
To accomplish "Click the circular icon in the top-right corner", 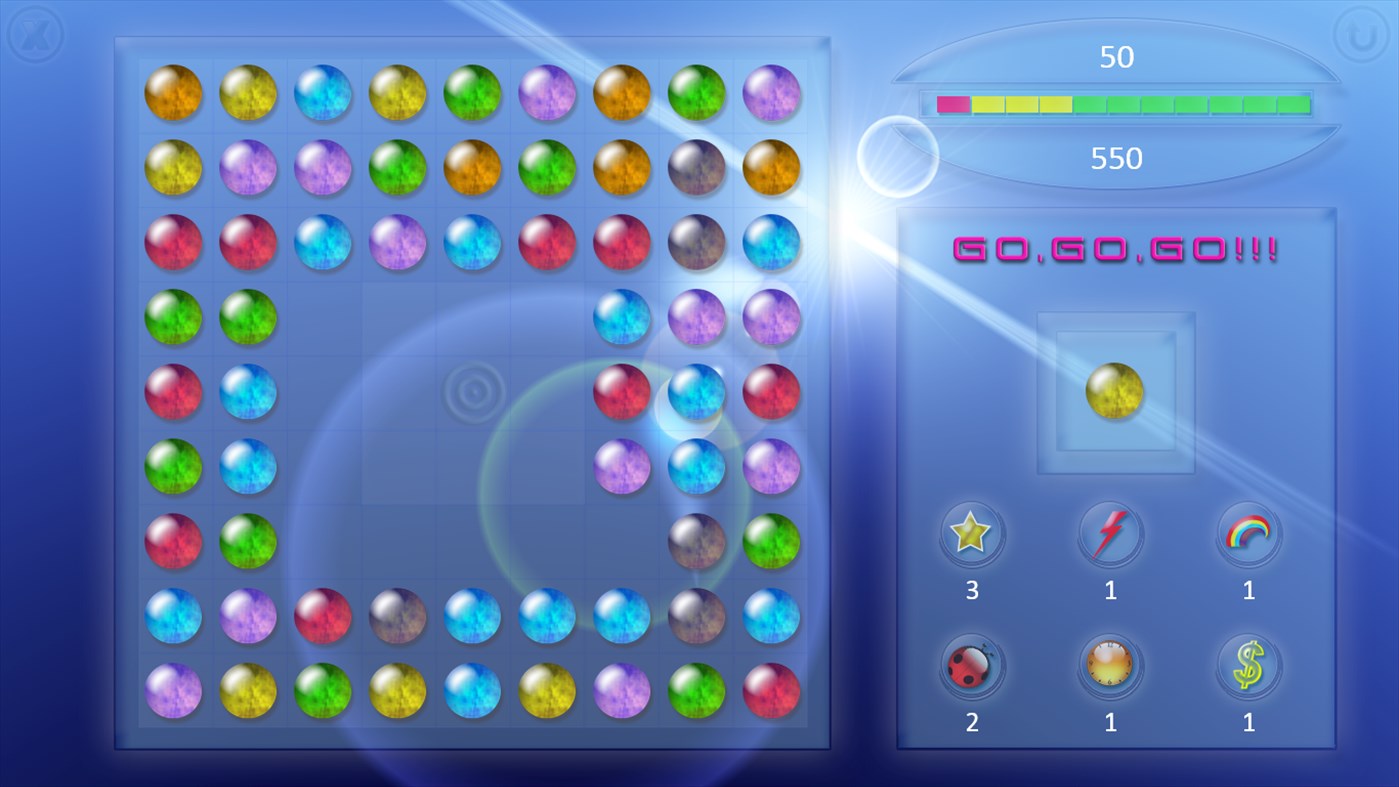I will click(1363, 33).
